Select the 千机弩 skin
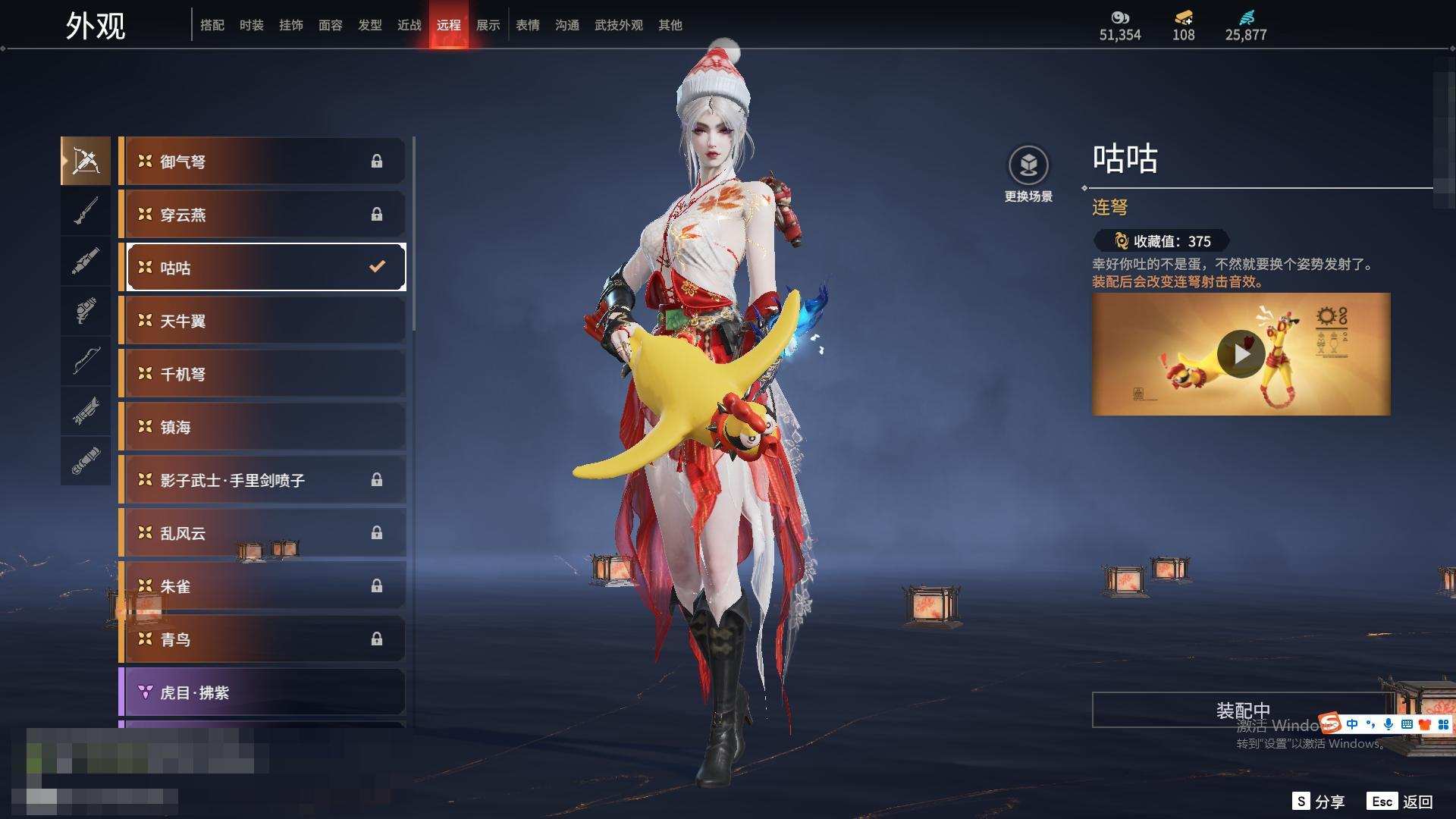The image size is (1456, 819). (x=262, y=374)
